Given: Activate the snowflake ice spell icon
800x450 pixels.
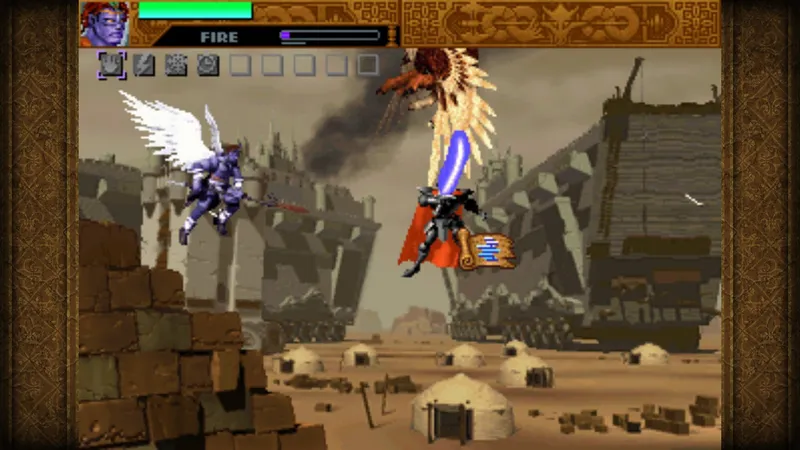Looking at the screenshot, I should click(176, 65).
